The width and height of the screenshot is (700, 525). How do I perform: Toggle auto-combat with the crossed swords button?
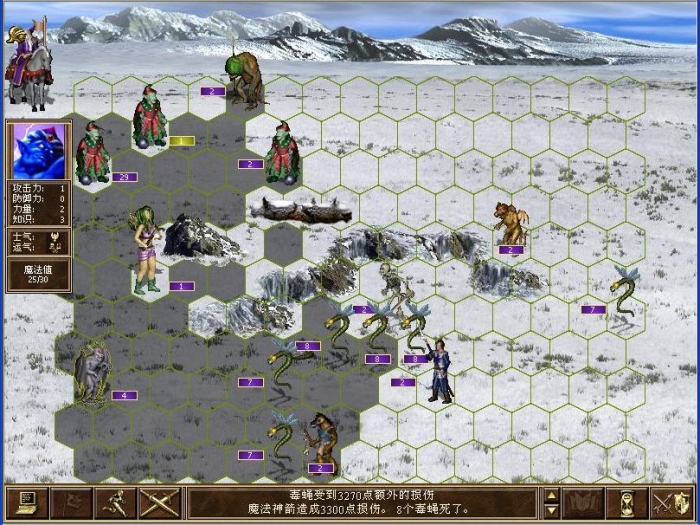(159, 502)
